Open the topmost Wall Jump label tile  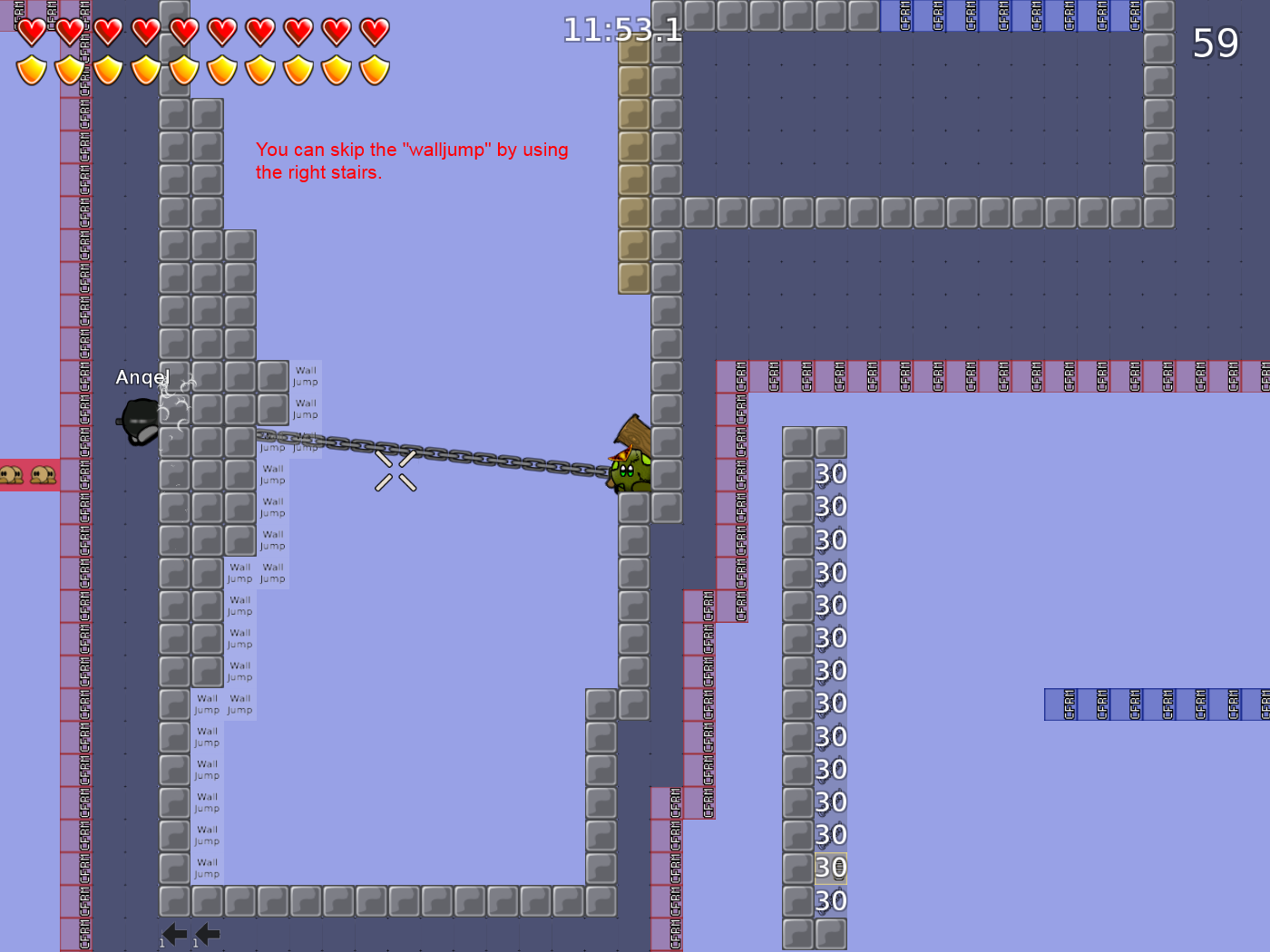tap(305, 375)
